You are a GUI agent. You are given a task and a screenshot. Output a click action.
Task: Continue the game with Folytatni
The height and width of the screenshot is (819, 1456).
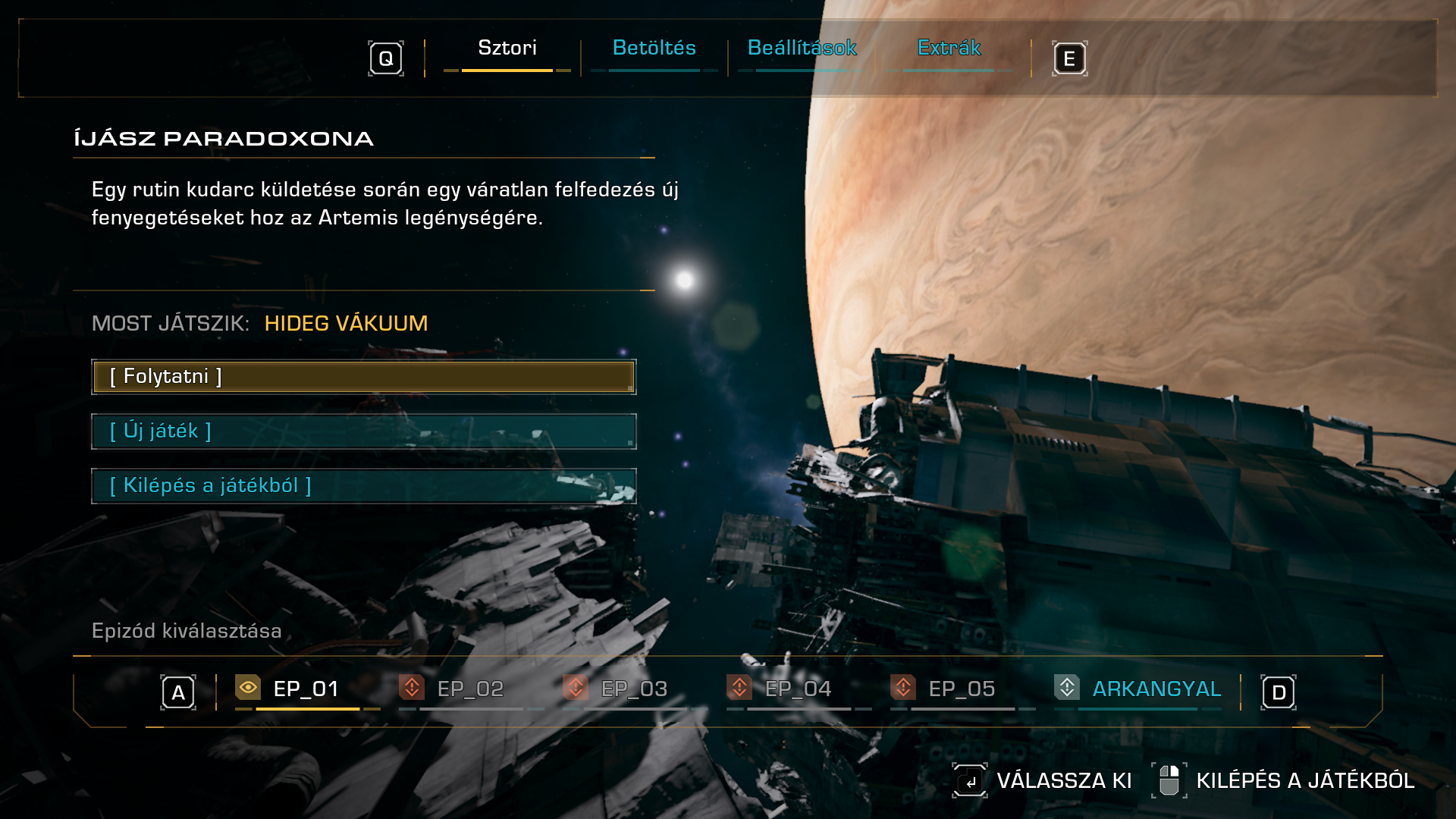click(363, 377)
